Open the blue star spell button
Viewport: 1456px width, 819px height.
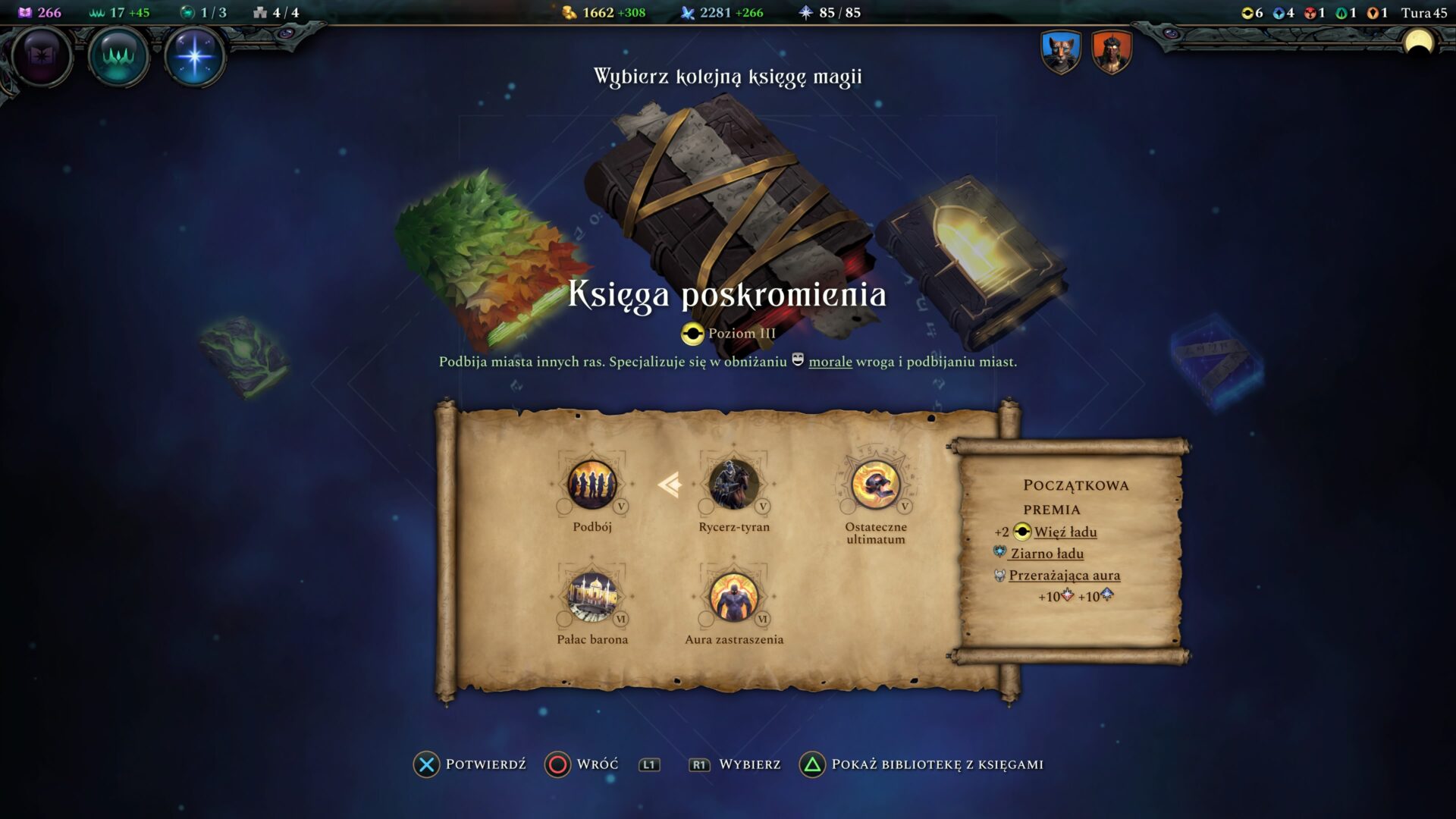[x=194, y=56]
